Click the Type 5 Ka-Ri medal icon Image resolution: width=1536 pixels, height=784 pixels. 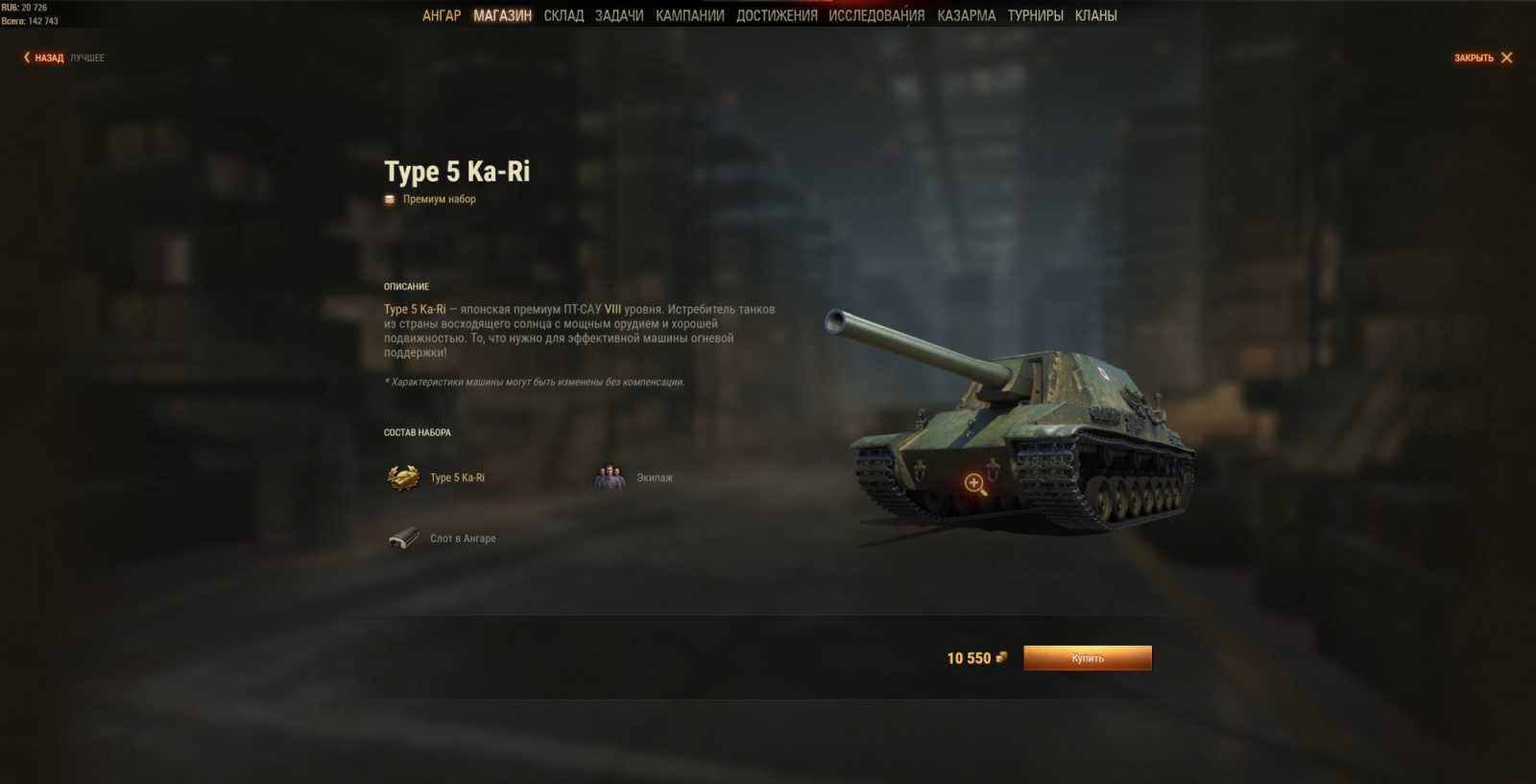tap(403, 476)
